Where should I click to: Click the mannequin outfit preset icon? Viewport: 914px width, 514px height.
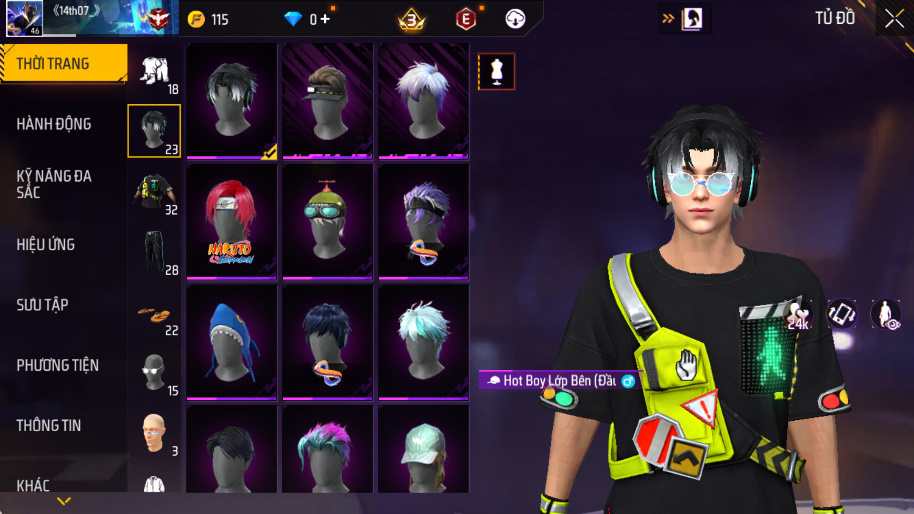pos(496,71)
